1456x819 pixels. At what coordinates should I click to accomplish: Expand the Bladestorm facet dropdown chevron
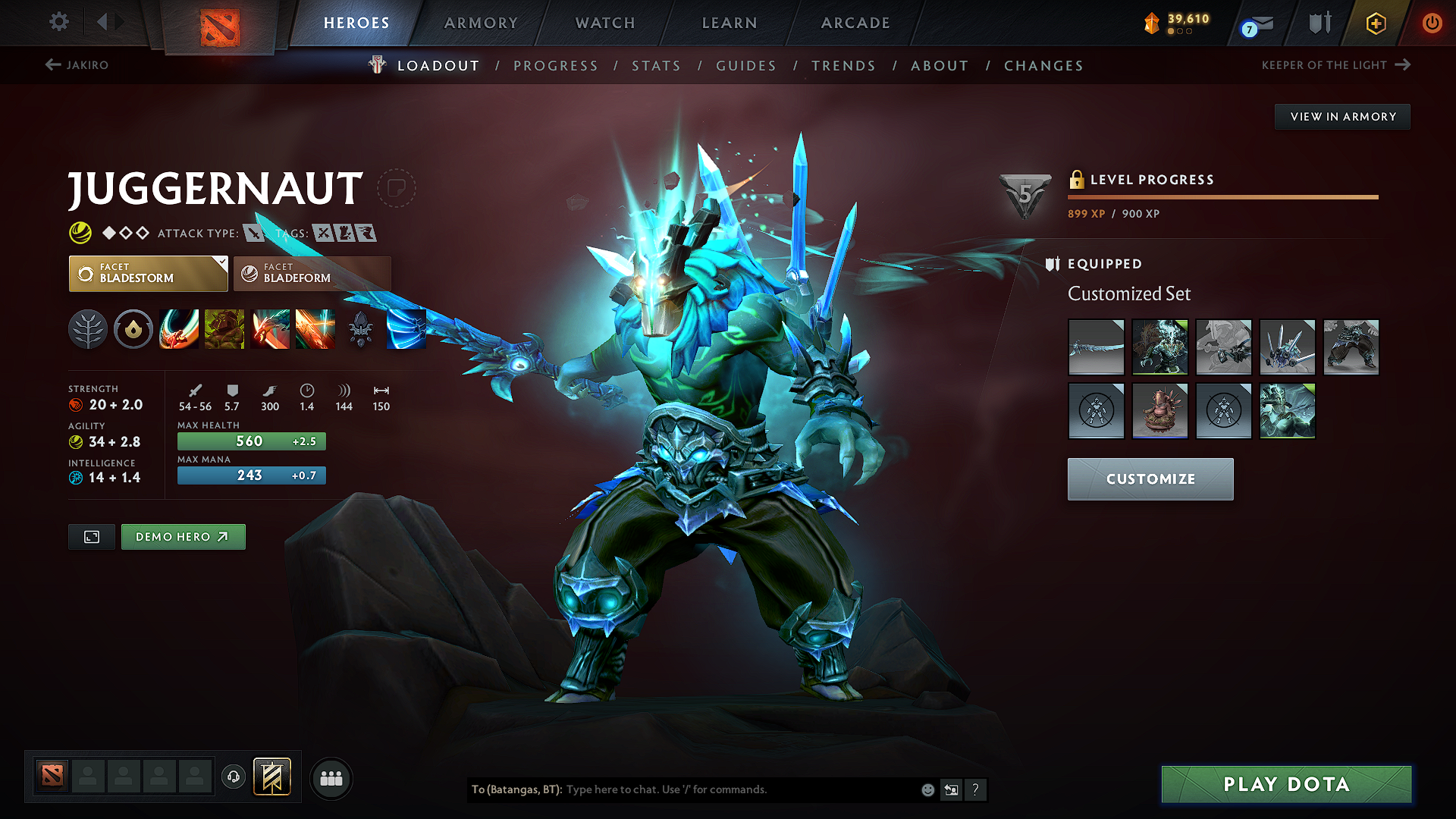(x=221, y=265)
